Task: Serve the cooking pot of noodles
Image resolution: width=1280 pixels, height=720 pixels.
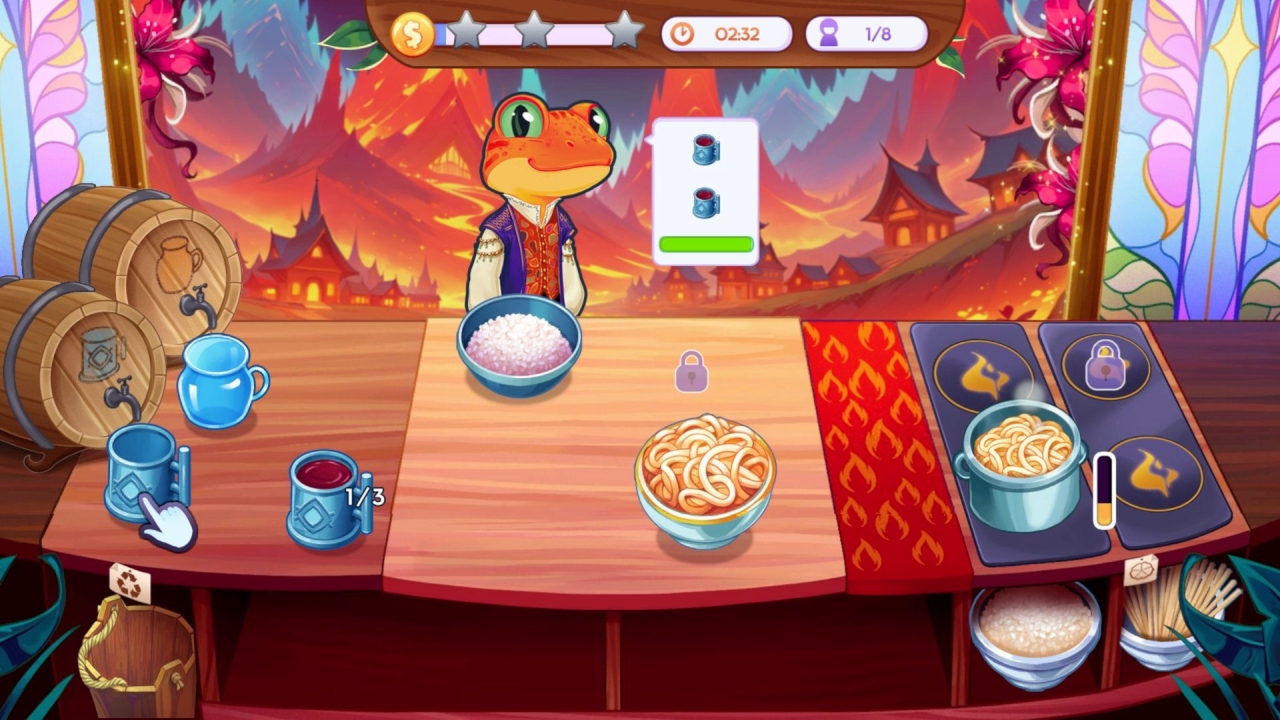Action: [x=1022, y=460]
